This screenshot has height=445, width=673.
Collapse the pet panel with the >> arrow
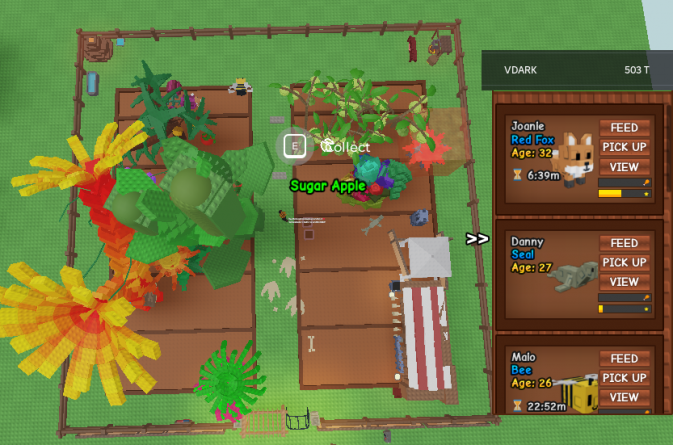coord(477,239)
